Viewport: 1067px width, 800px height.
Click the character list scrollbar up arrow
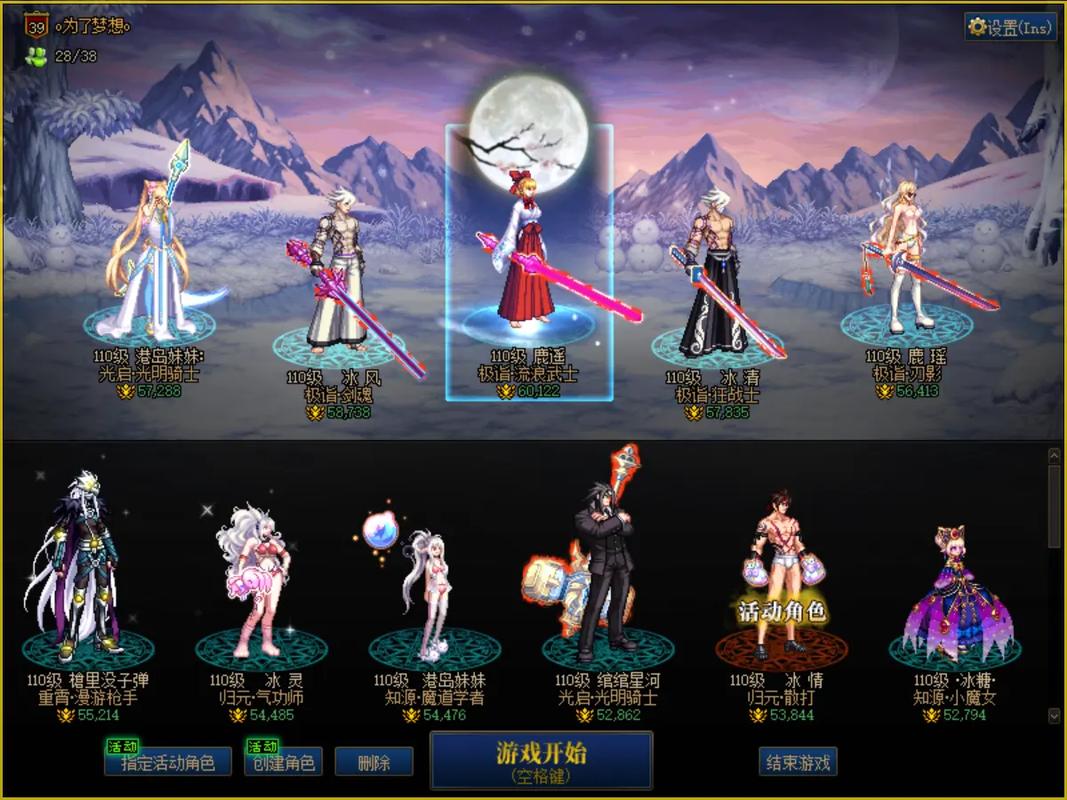click(x=1054, y=456)
